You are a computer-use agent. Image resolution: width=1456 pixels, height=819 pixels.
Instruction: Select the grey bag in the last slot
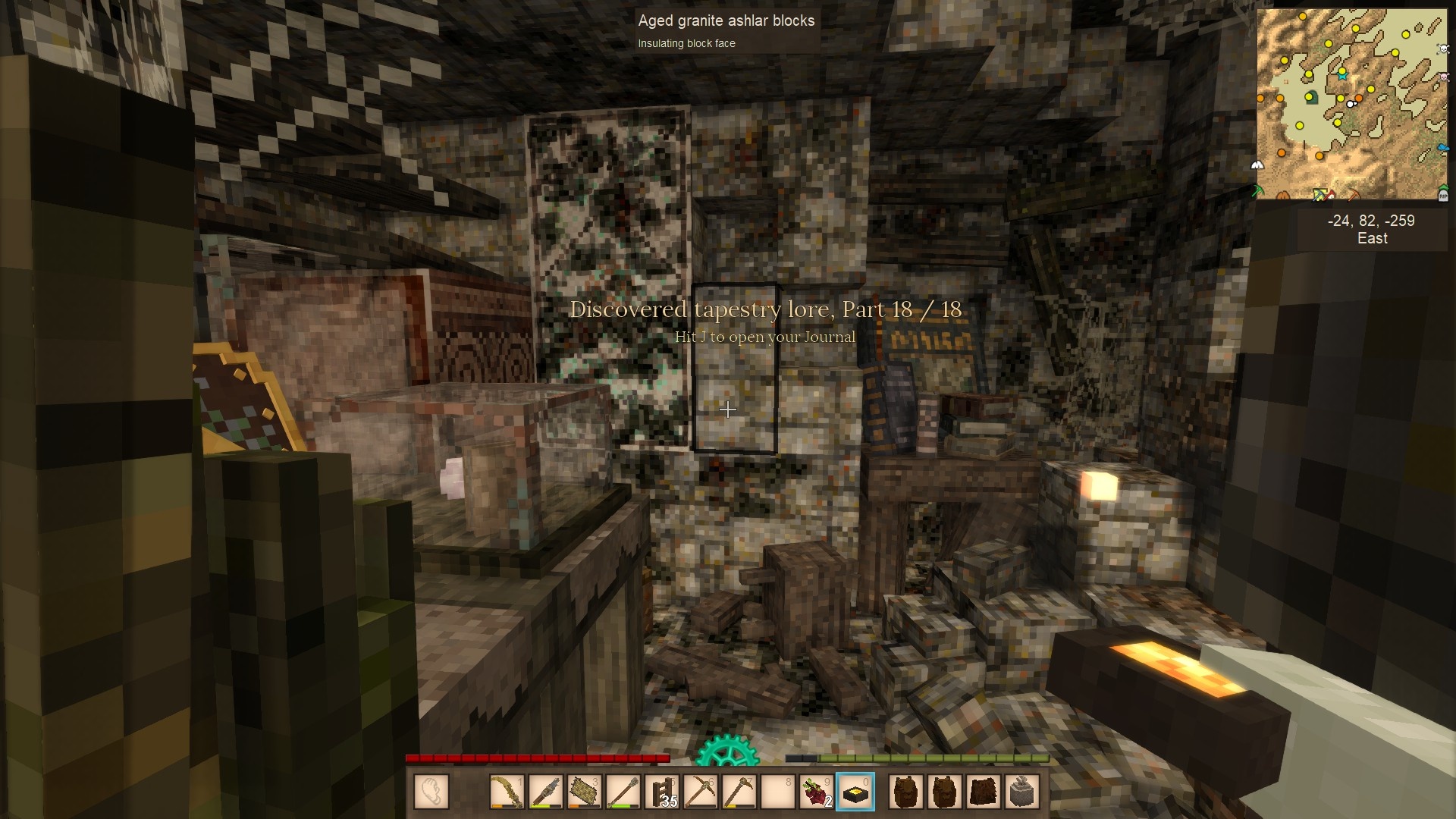[1021, 792]
